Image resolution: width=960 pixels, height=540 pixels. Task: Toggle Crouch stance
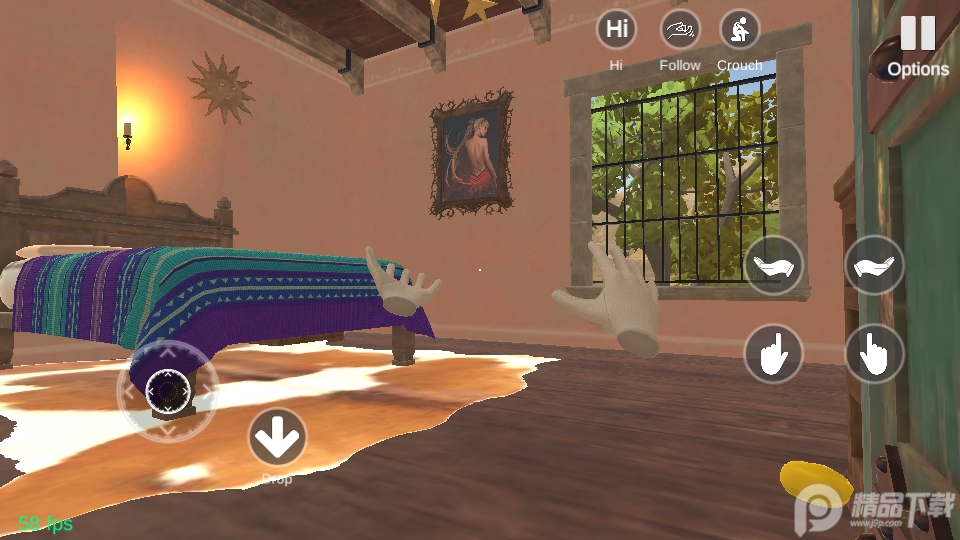(740, 30)
